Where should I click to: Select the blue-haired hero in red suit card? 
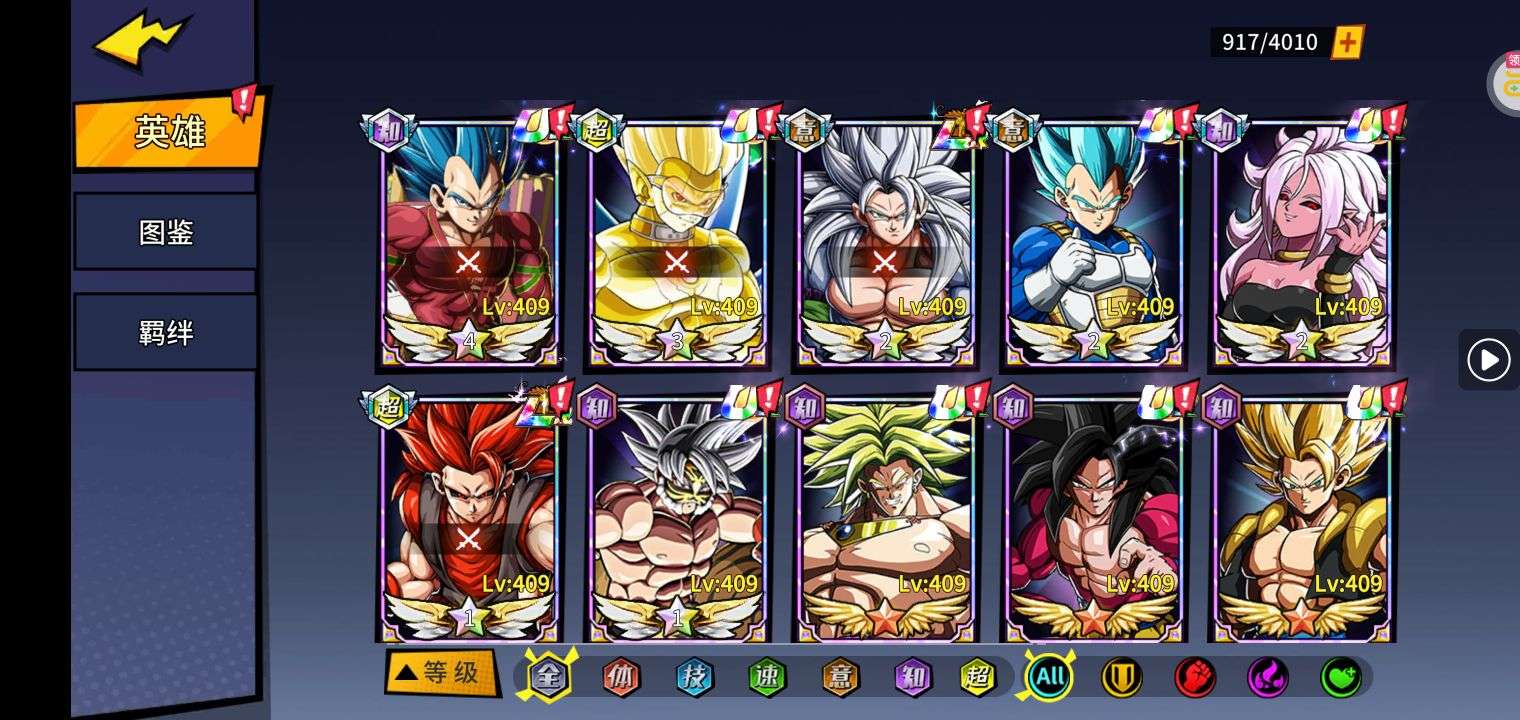pos(469,240)
